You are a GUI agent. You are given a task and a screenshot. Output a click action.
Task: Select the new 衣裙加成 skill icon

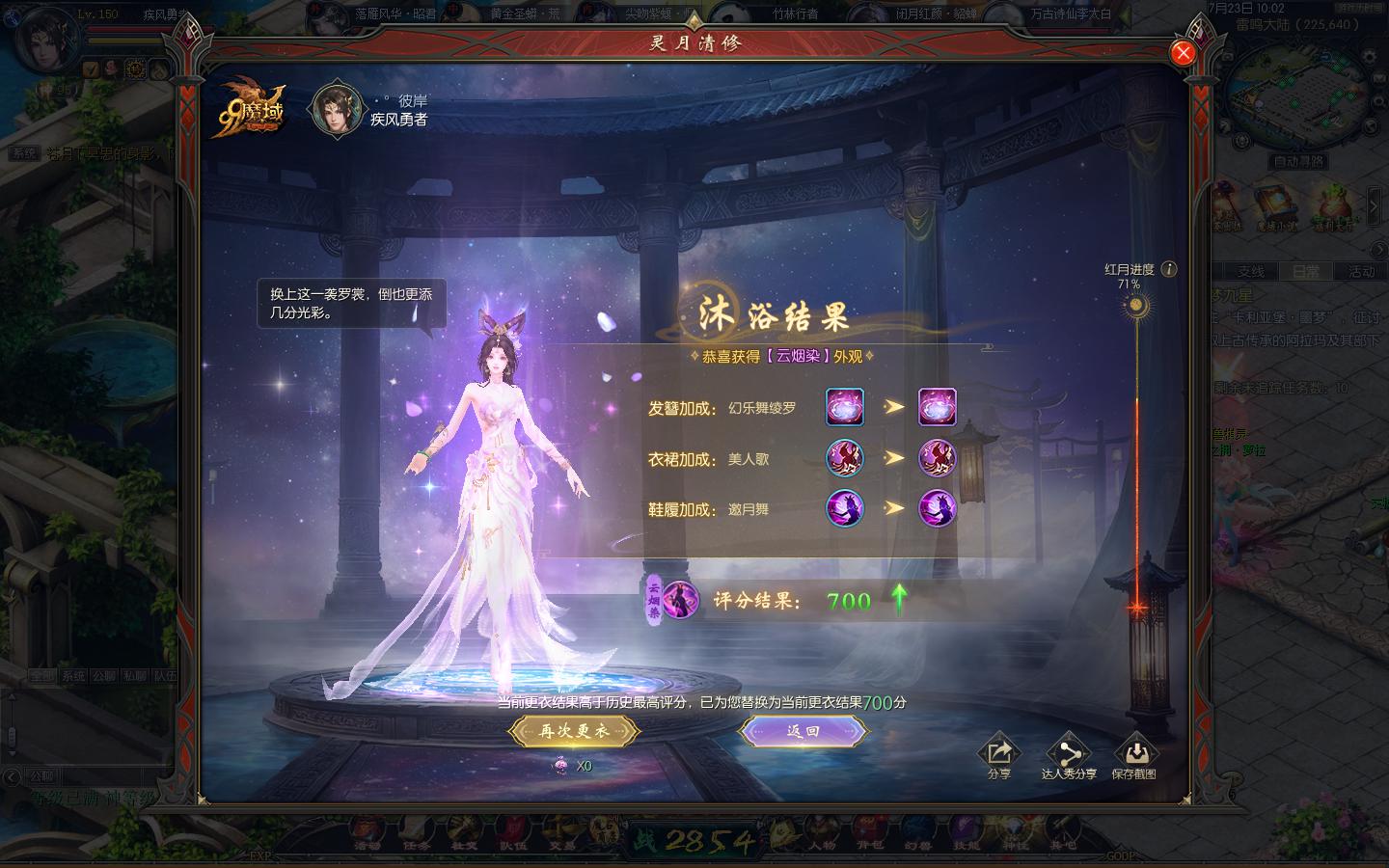[x=937, y=457]
